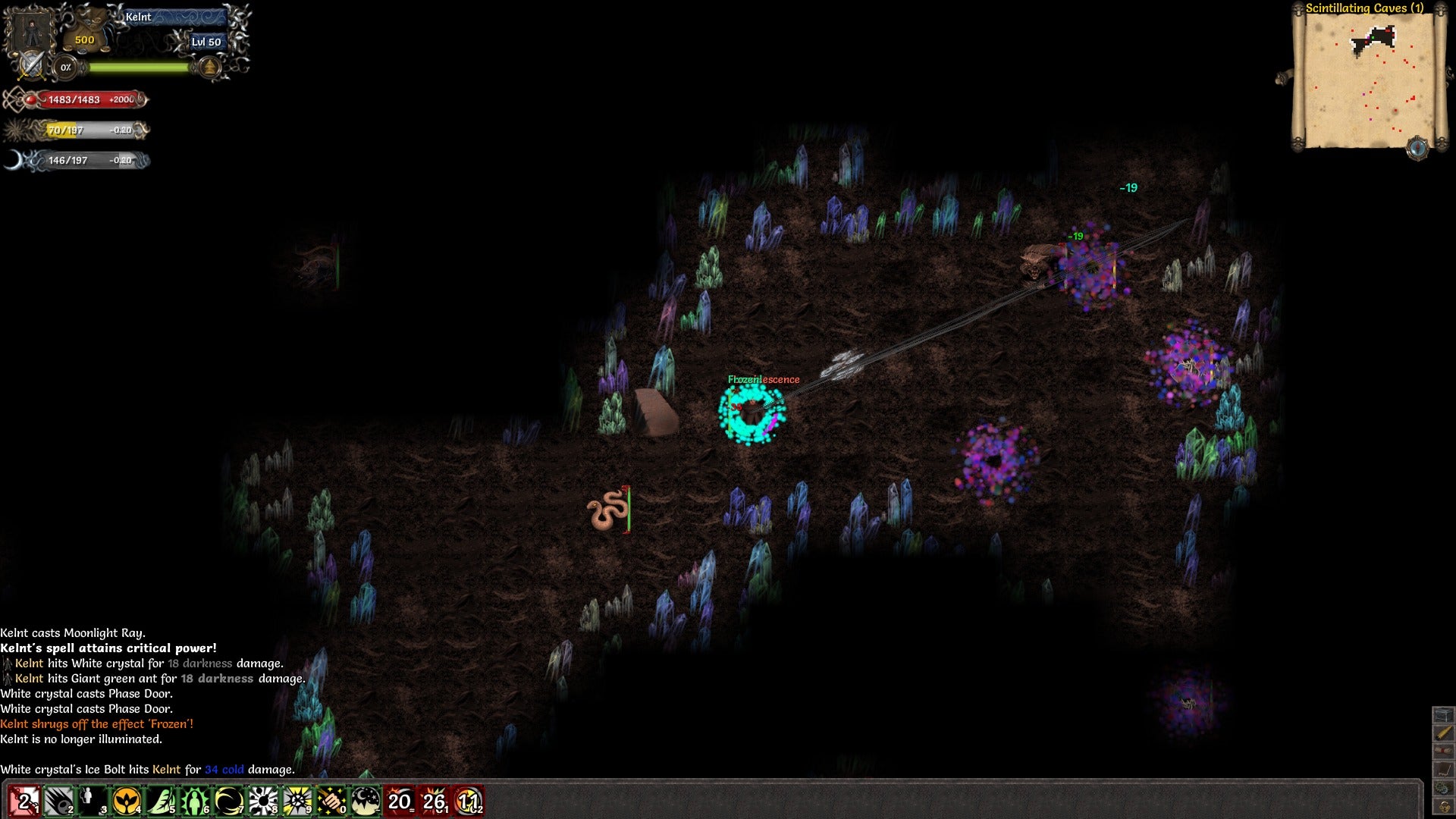Toggle interface lock with the padlock icon
Screen dimensions: 1456x819
pyautogui.click(x=1444, y=804)
